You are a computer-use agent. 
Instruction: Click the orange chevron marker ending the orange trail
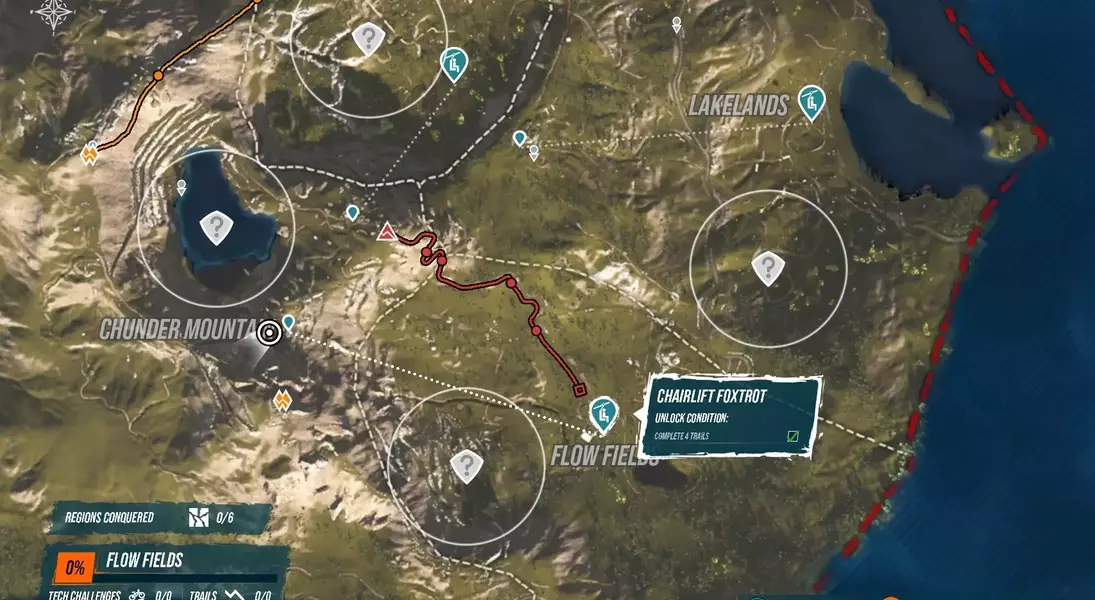coord(90,154)
